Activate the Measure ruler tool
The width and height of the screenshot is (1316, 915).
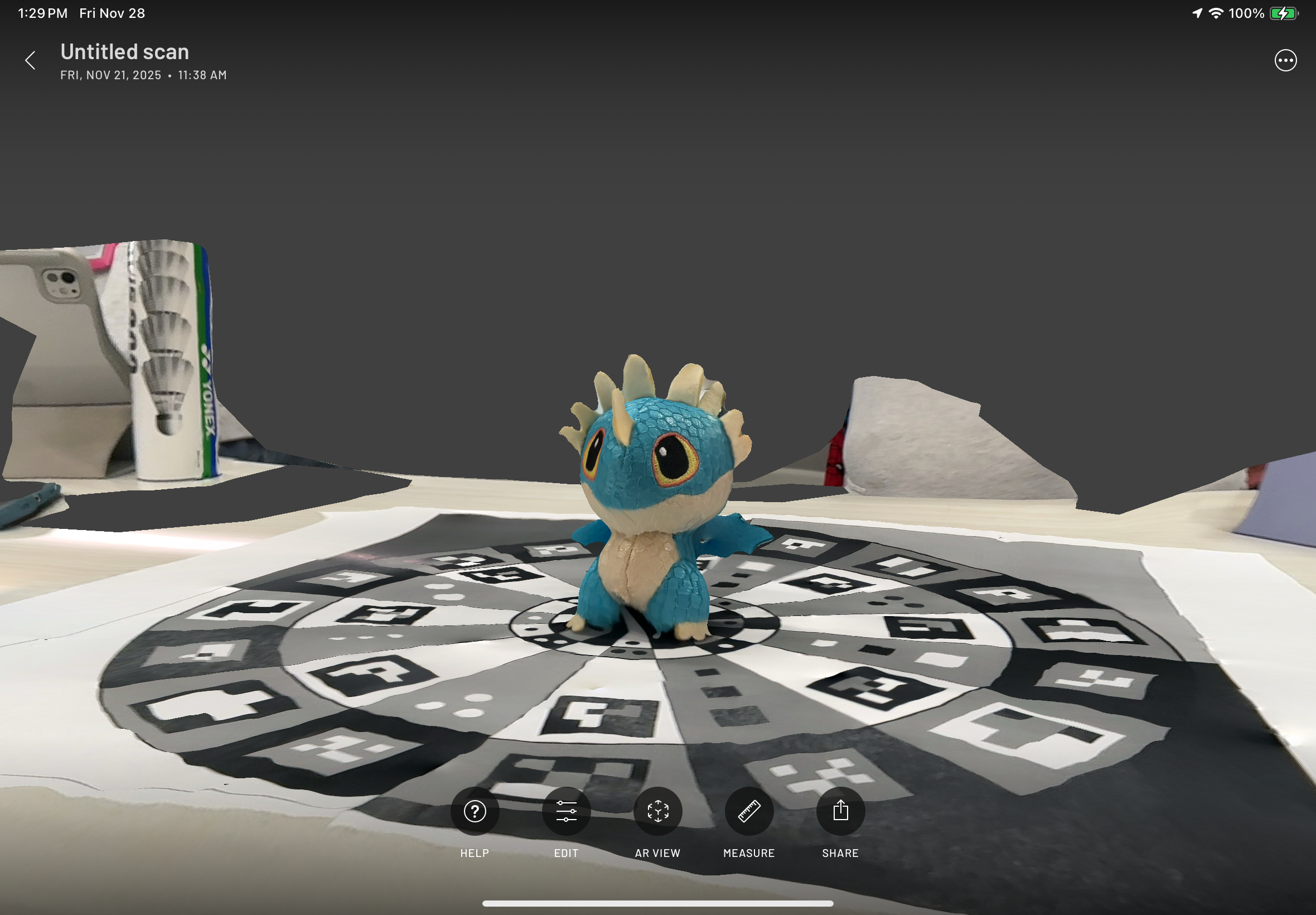(749, 811)
